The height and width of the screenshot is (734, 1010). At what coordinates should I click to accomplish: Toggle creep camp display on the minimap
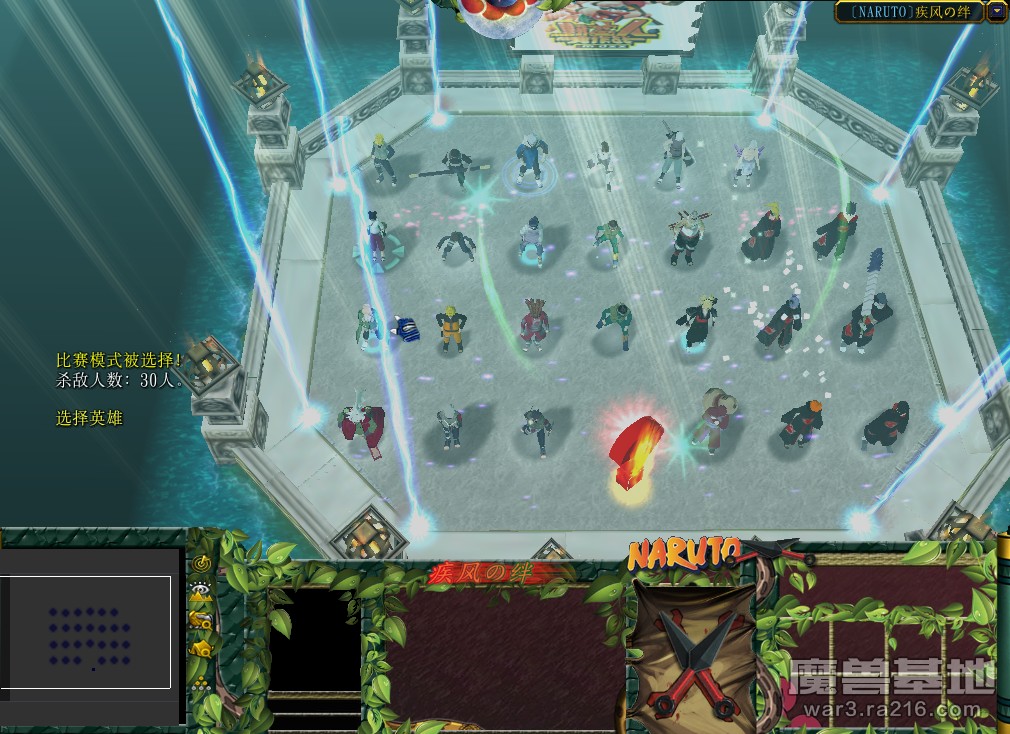click(201, 649)
